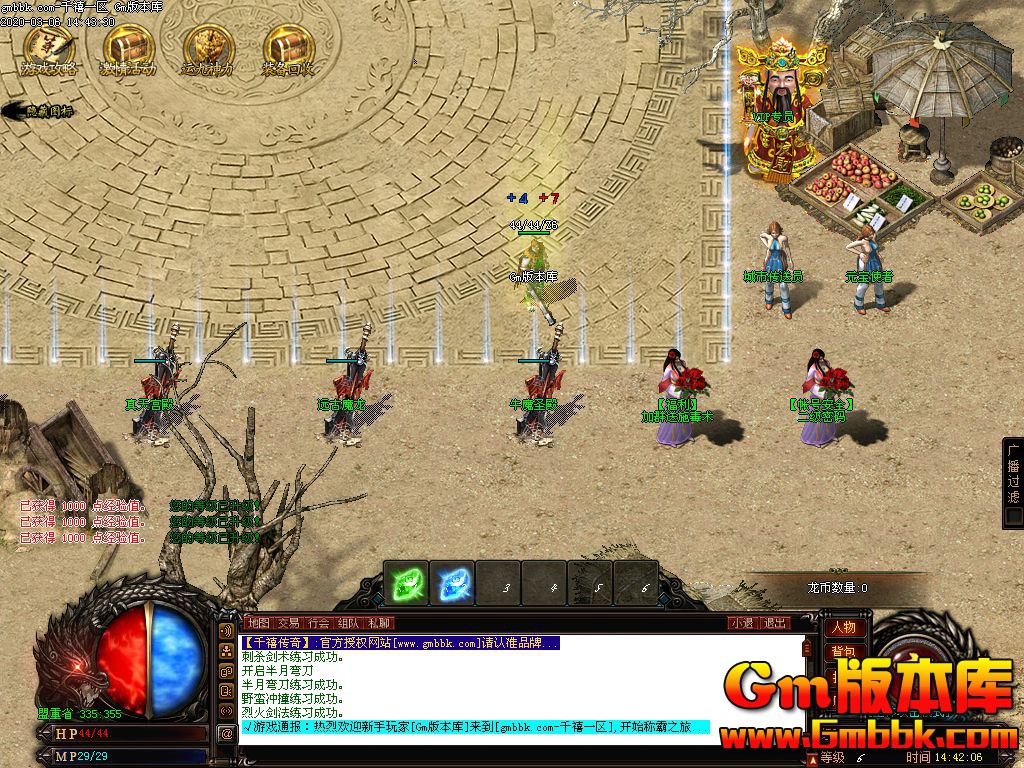Viewport: 1024px width, 768px height.
Task: Activate the blue skill in hotbar slot two
Action: click(452, 583)
